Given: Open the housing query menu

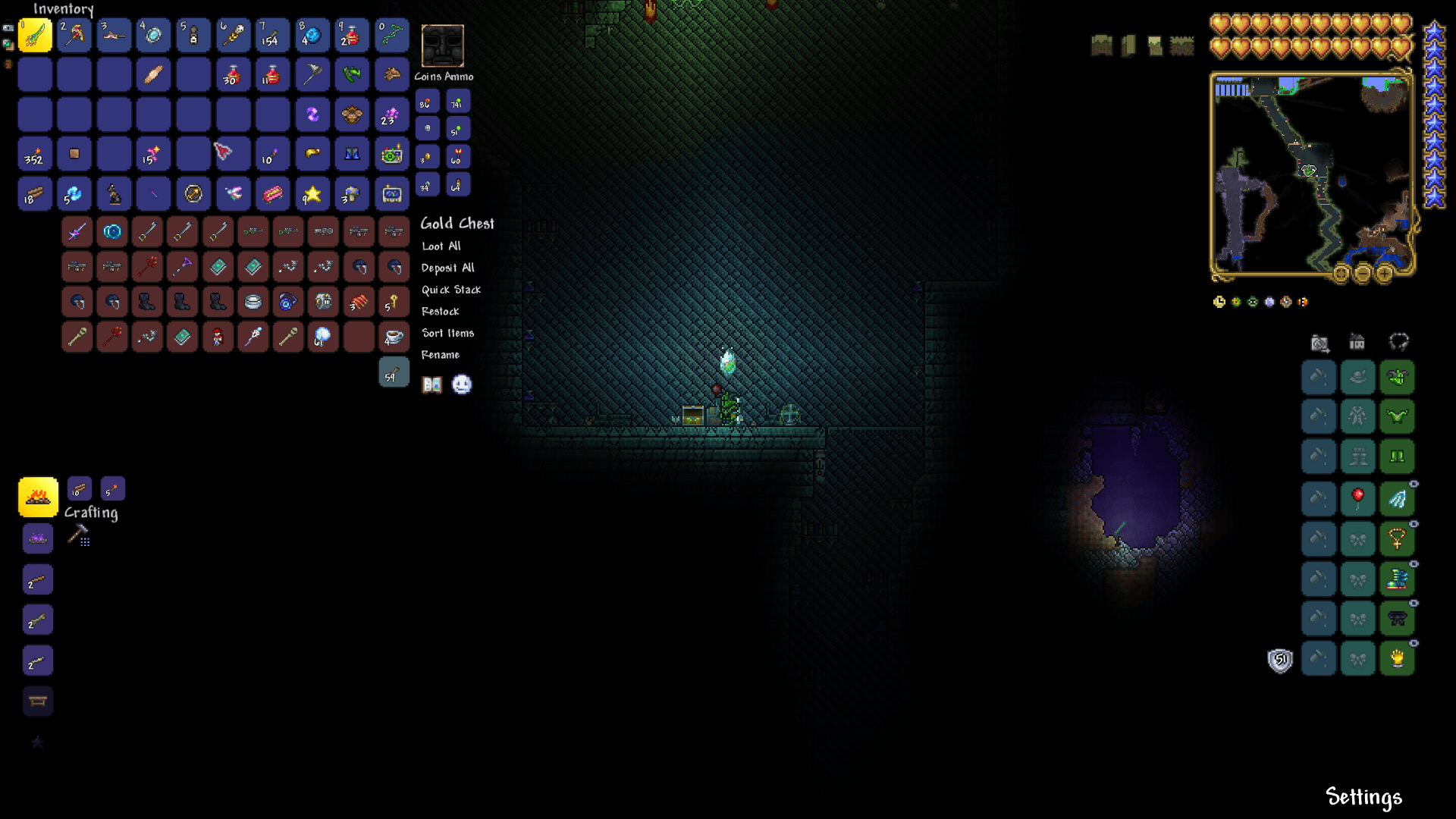Looking at the screenshot, I should coord(1357,343).
